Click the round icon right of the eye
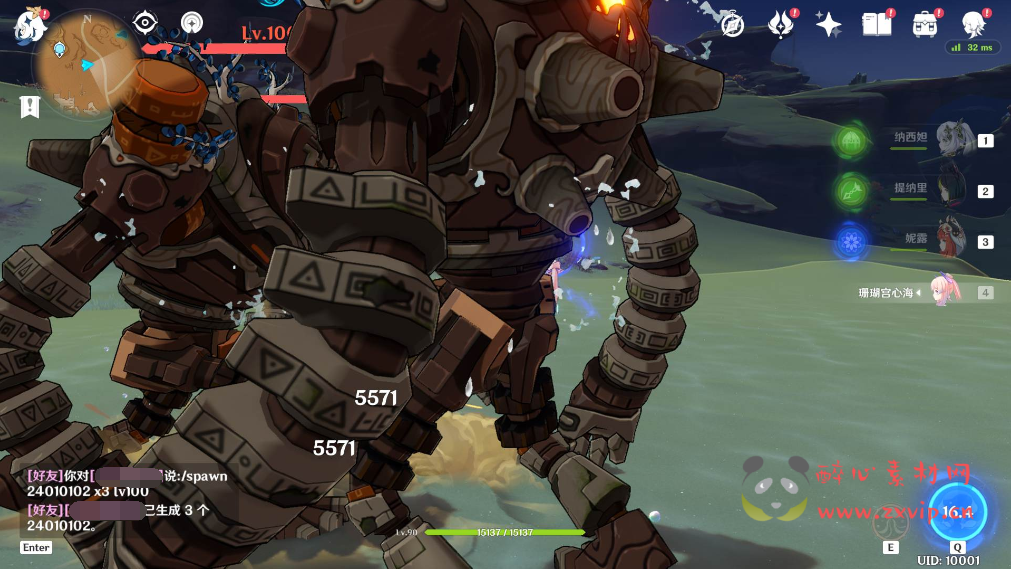 pos(192,23)
